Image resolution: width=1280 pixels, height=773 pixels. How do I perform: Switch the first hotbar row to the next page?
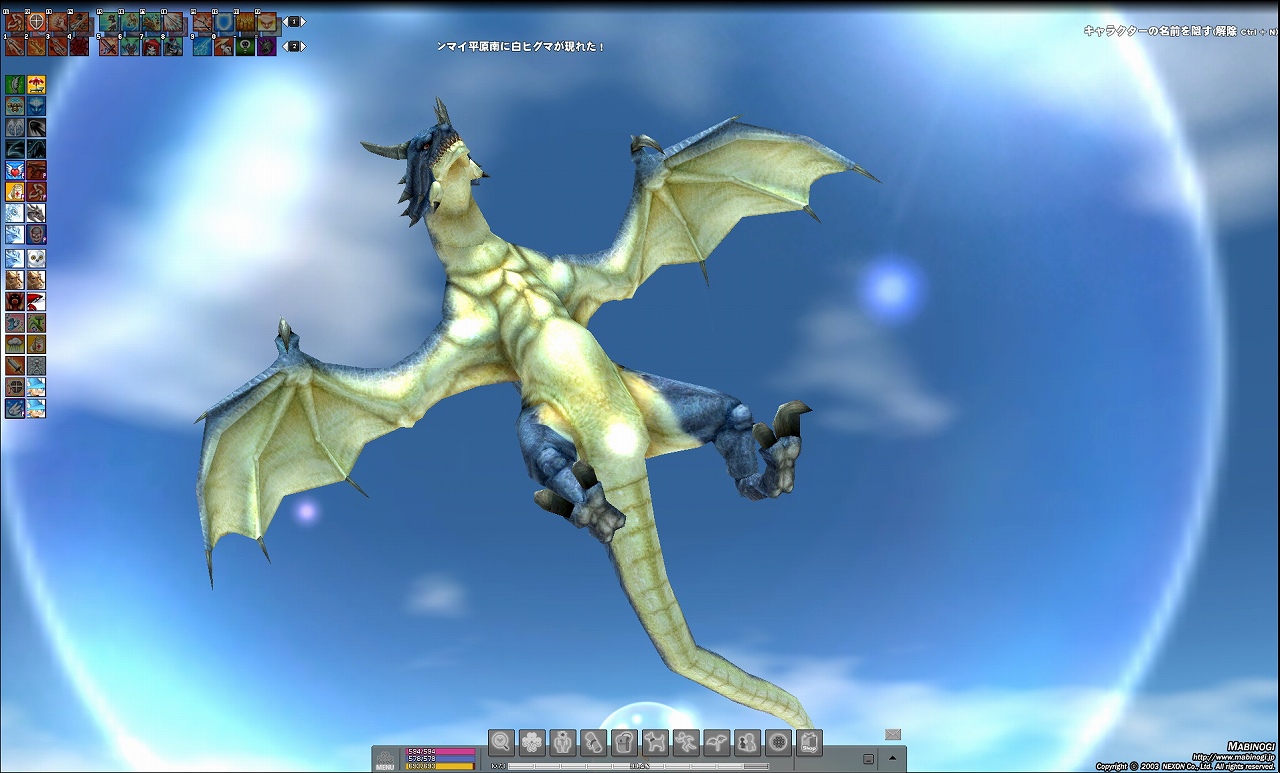point(303,22)
